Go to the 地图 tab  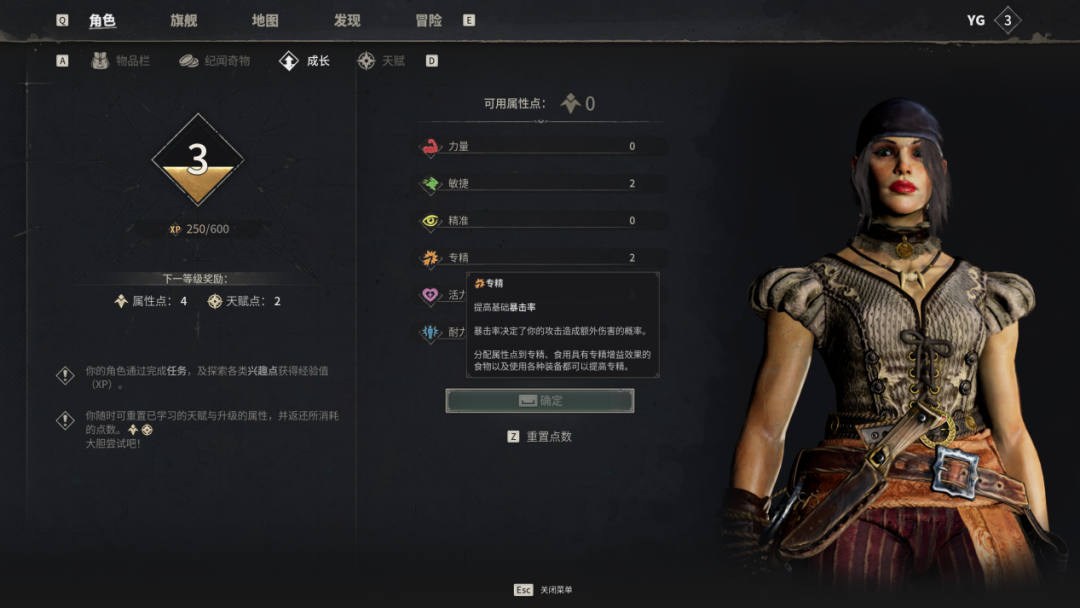(265, 20)
